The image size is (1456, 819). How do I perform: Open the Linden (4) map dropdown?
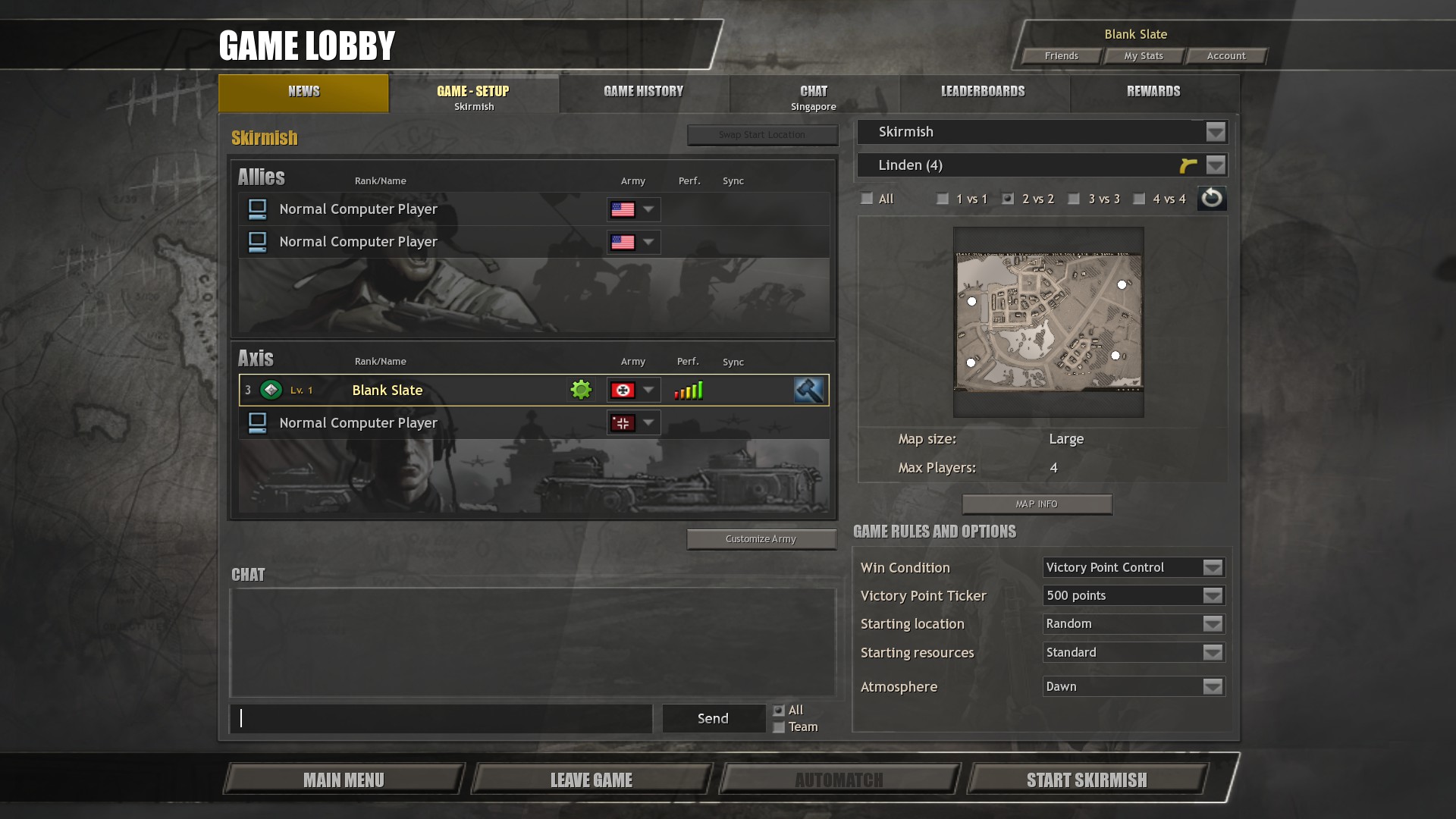1215,165
